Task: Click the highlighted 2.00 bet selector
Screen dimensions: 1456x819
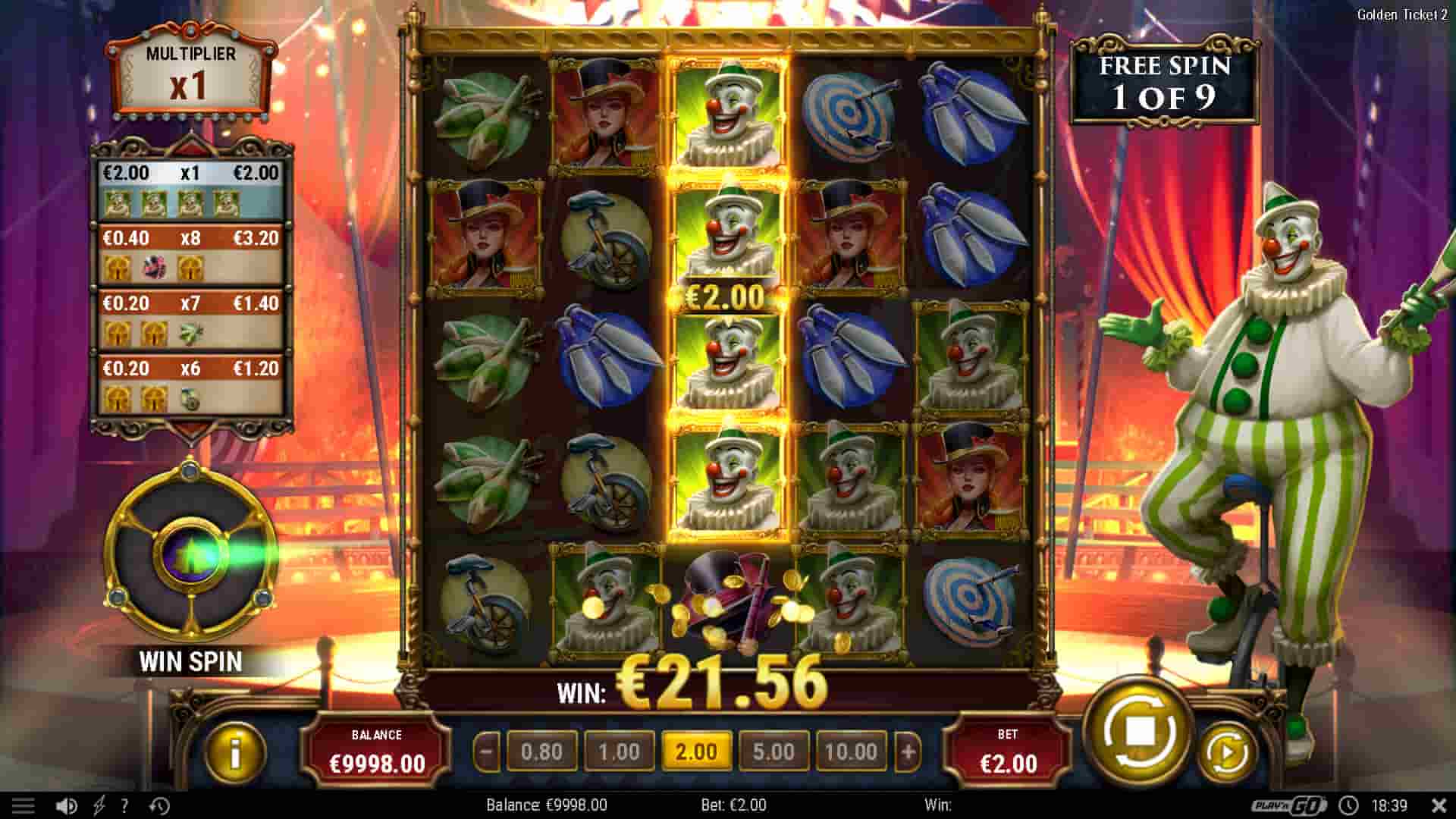Action: (697, 752)
